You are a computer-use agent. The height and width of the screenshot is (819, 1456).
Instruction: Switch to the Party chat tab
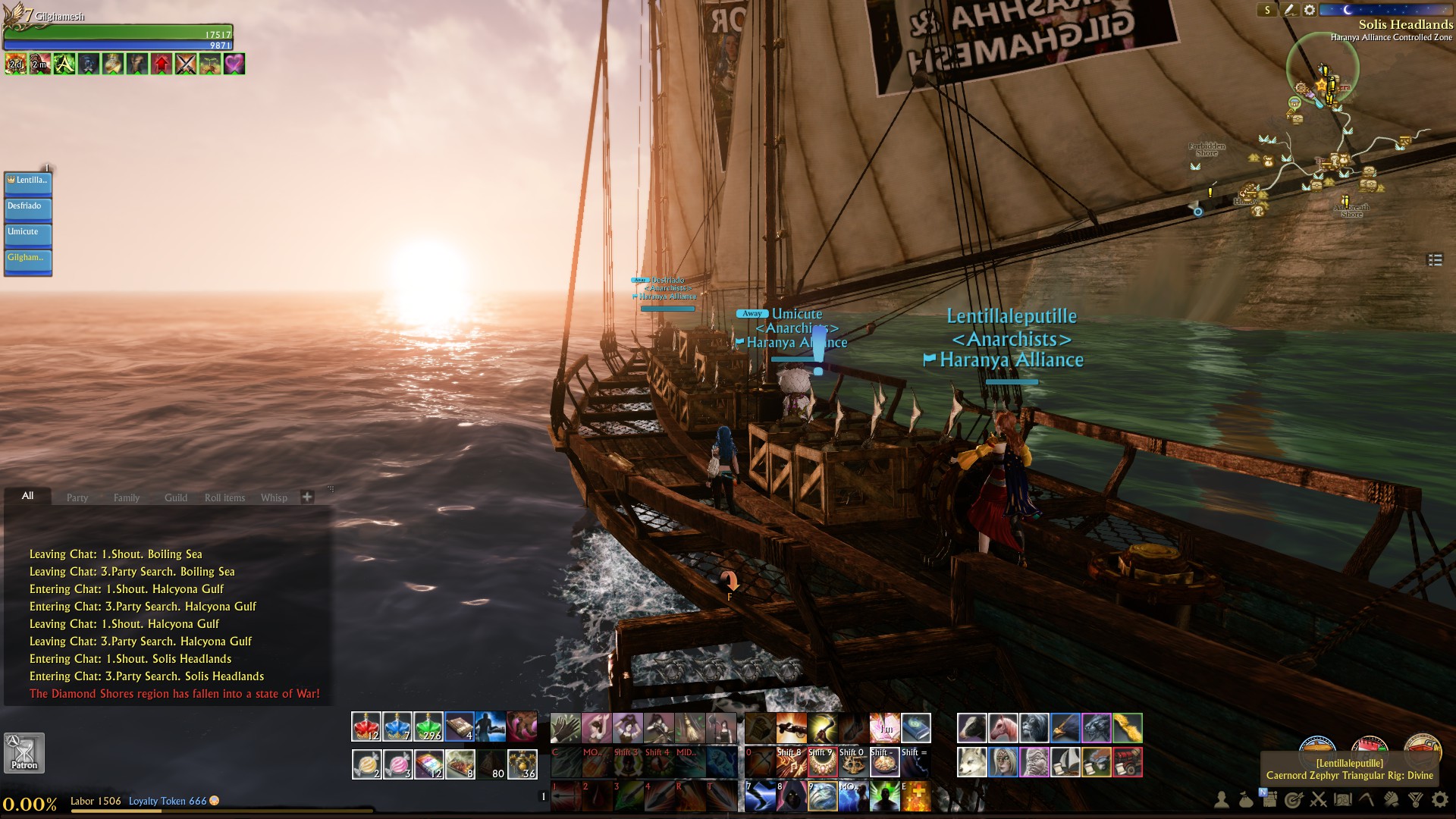(x=77, y=497)
